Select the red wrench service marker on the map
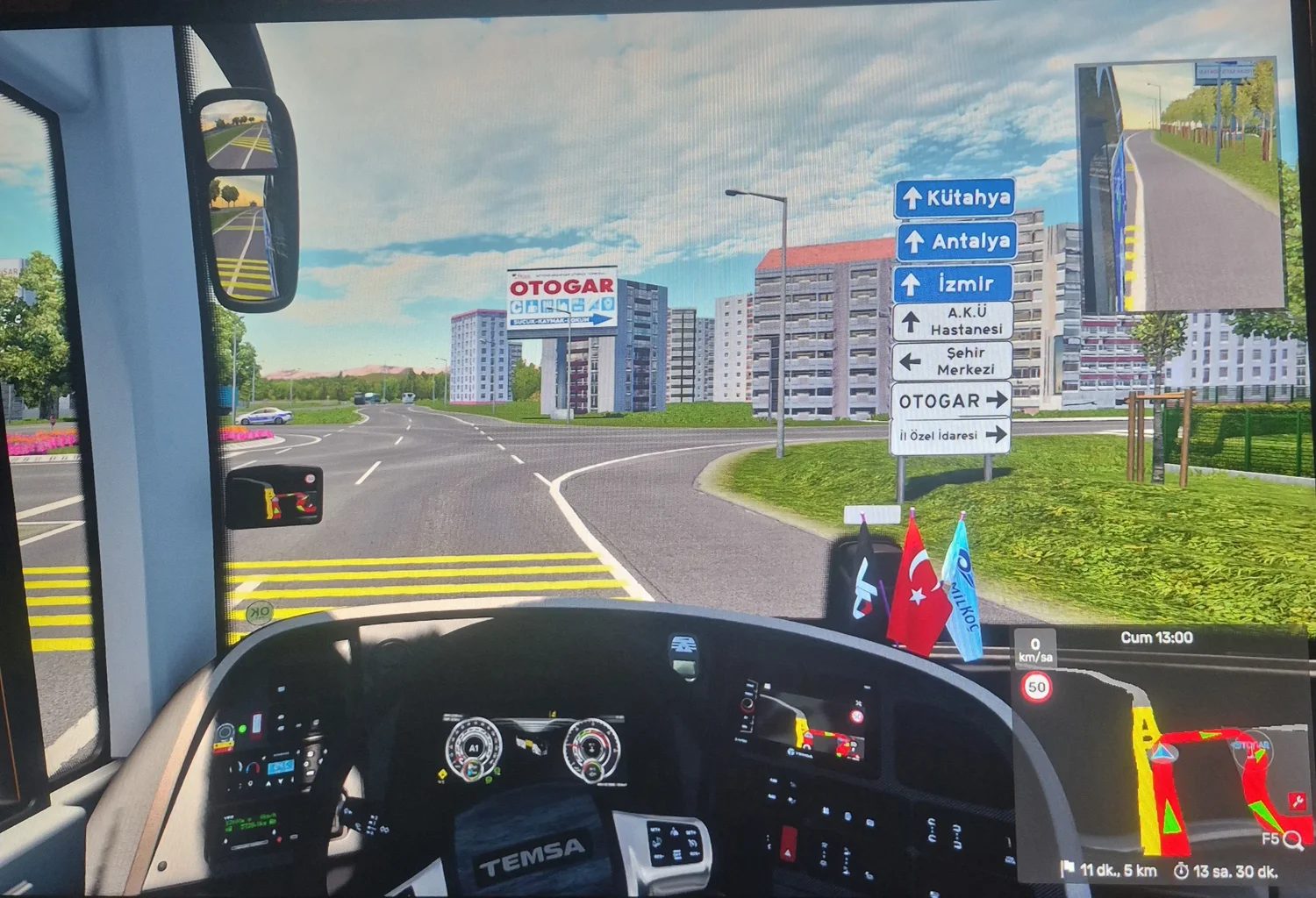Viewport: 1316px width, 898px height. click(1297, 801)
